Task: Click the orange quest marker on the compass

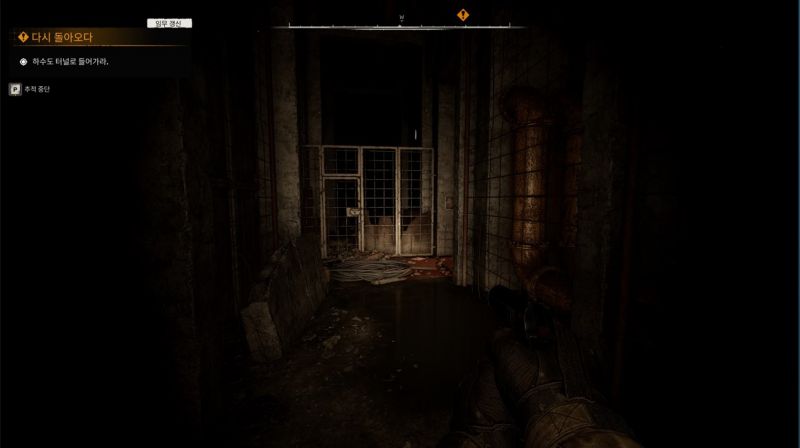Action: click(463, 14)
